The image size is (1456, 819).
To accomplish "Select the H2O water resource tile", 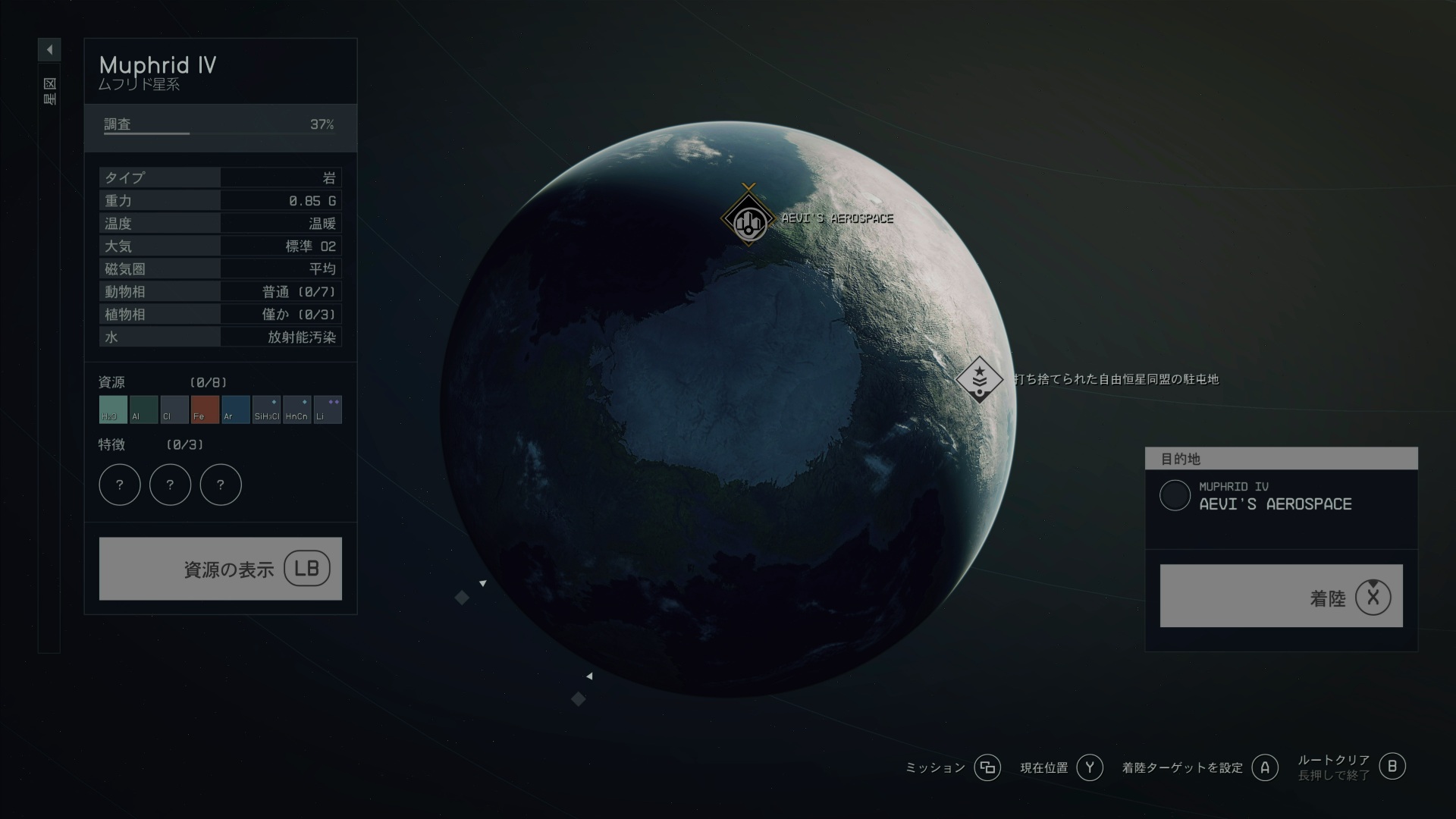I will (113, 409).
